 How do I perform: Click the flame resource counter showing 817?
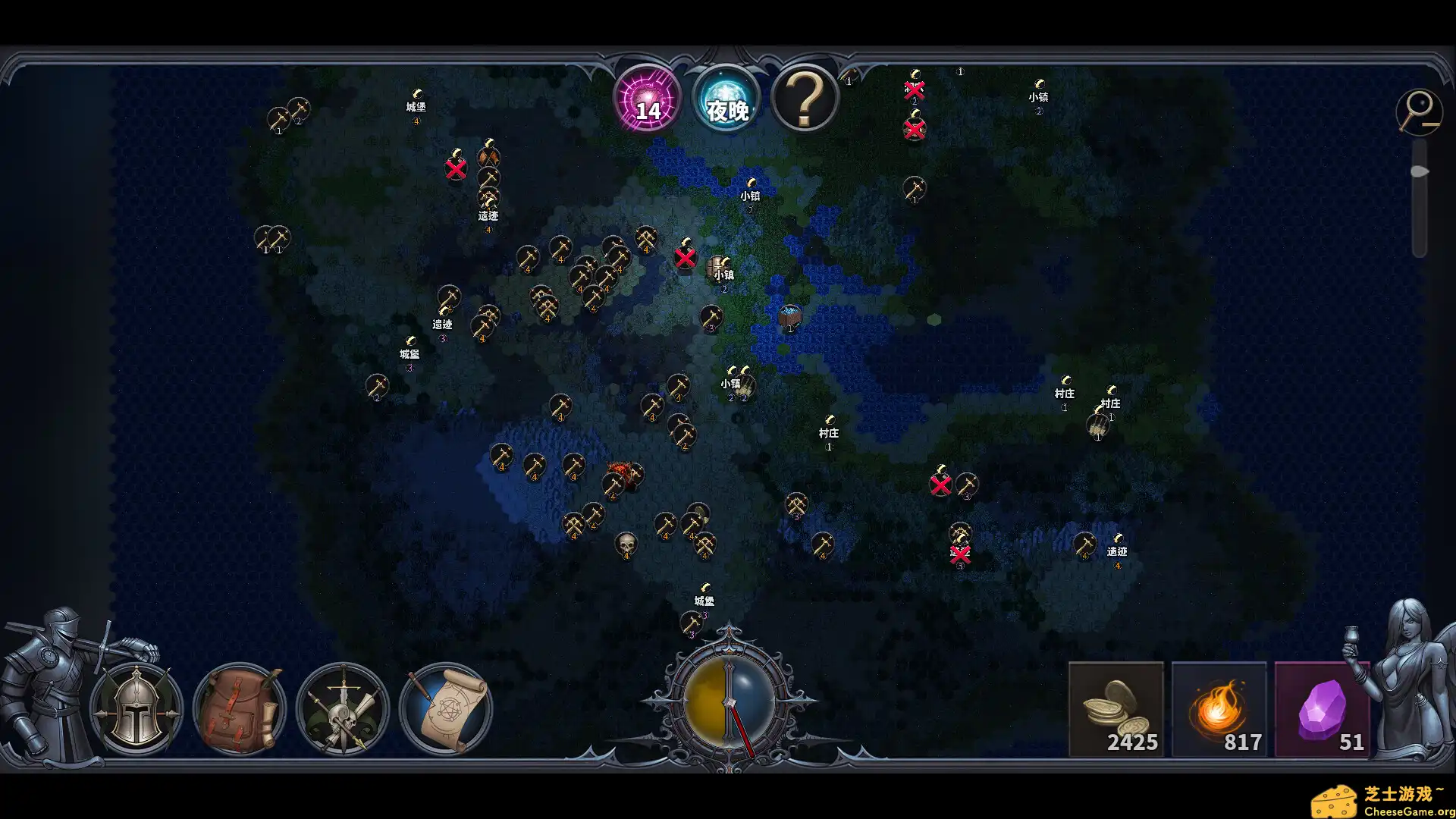[x=1219, y=711]
